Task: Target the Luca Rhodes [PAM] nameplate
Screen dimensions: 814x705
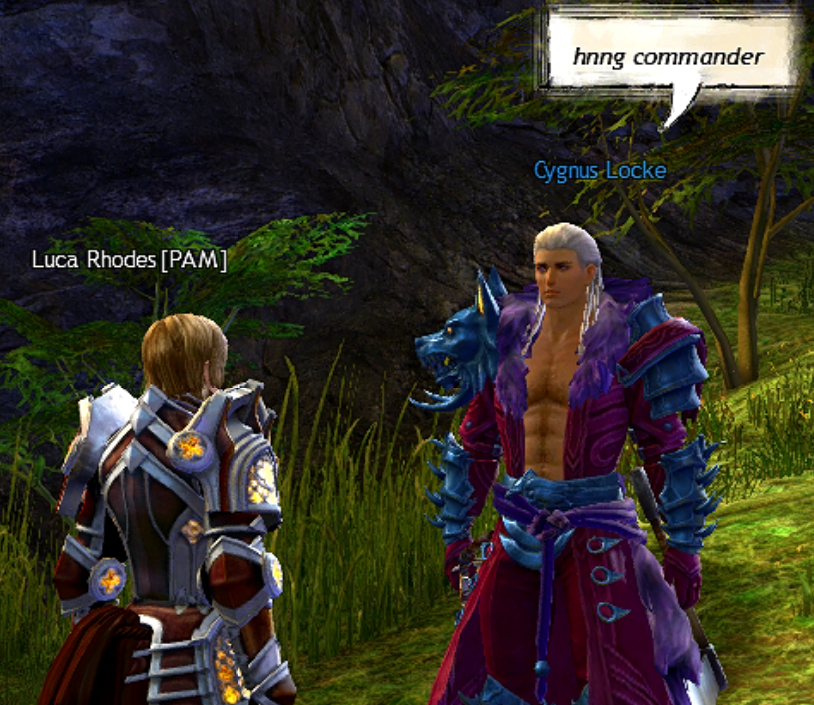Action: tap(129, 260)
